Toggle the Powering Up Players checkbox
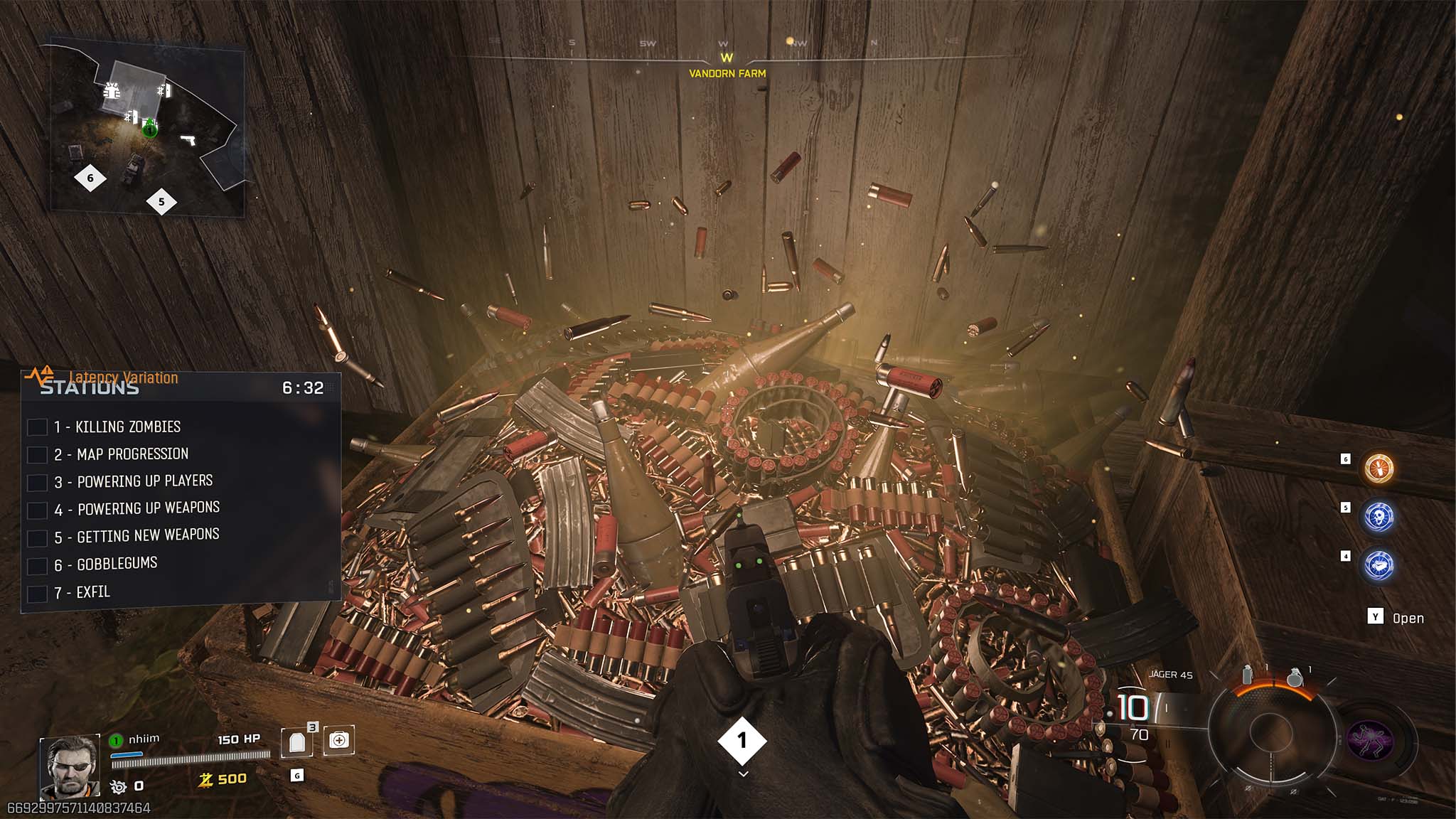Screen dimensions: 1456x819 coord(37,482)
